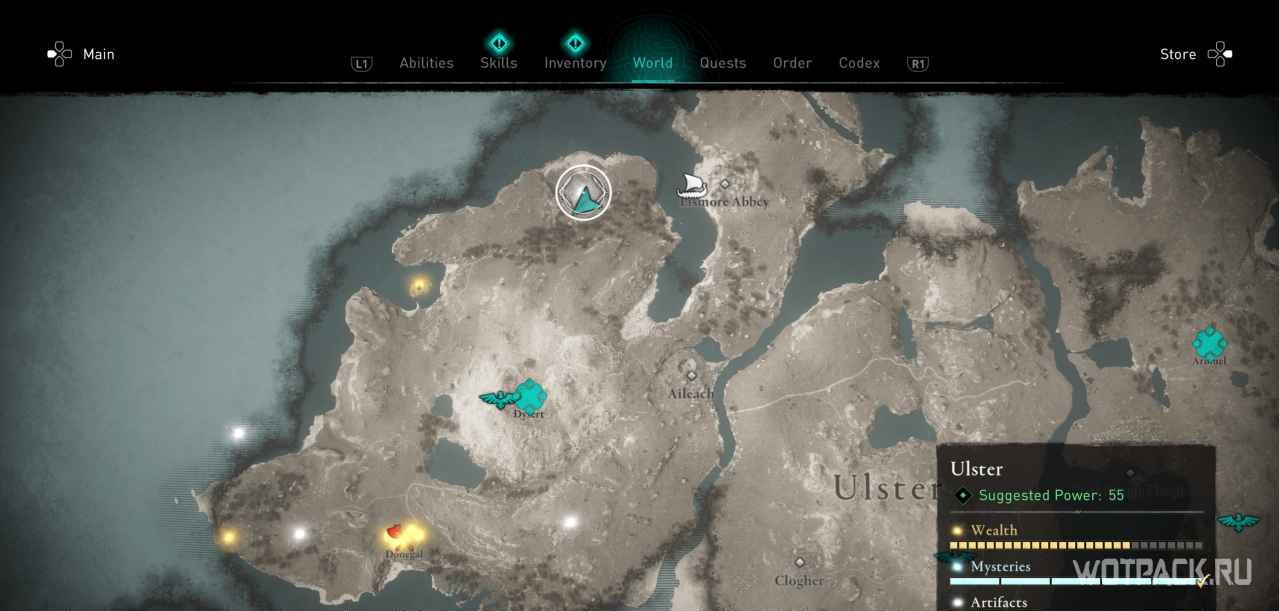
Task: Choose the Wealth row in Ulster panel
Action: coord(1075,531)
